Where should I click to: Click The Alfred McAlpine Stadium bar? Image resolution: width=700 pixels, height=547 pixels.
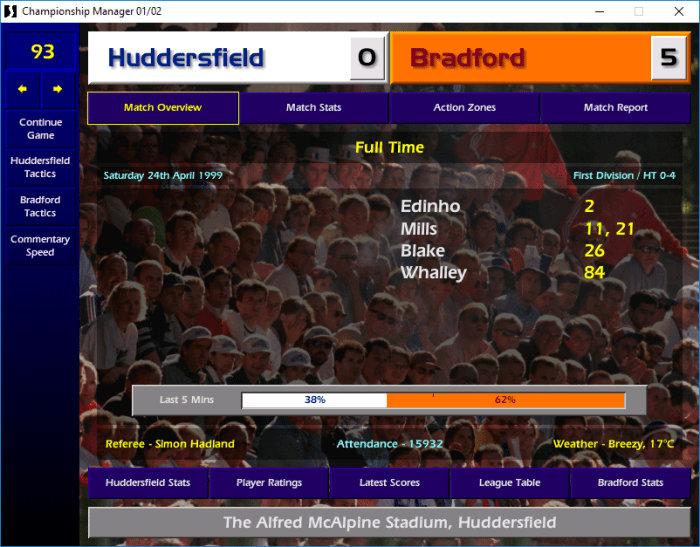pos(389,522)
